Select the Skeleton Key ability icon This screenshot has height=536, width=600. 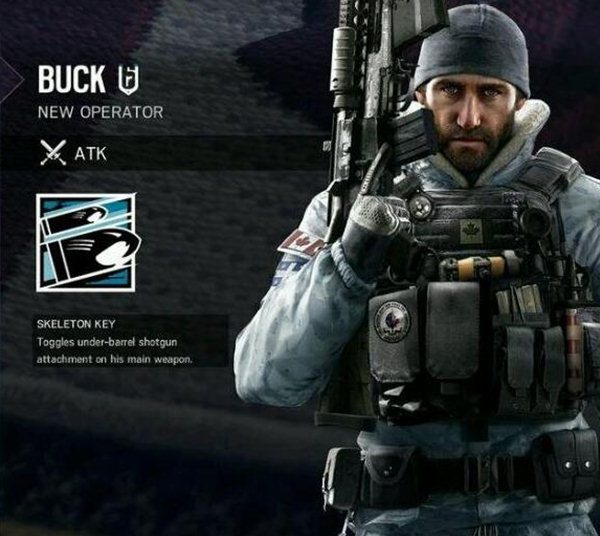coord(85,242)
